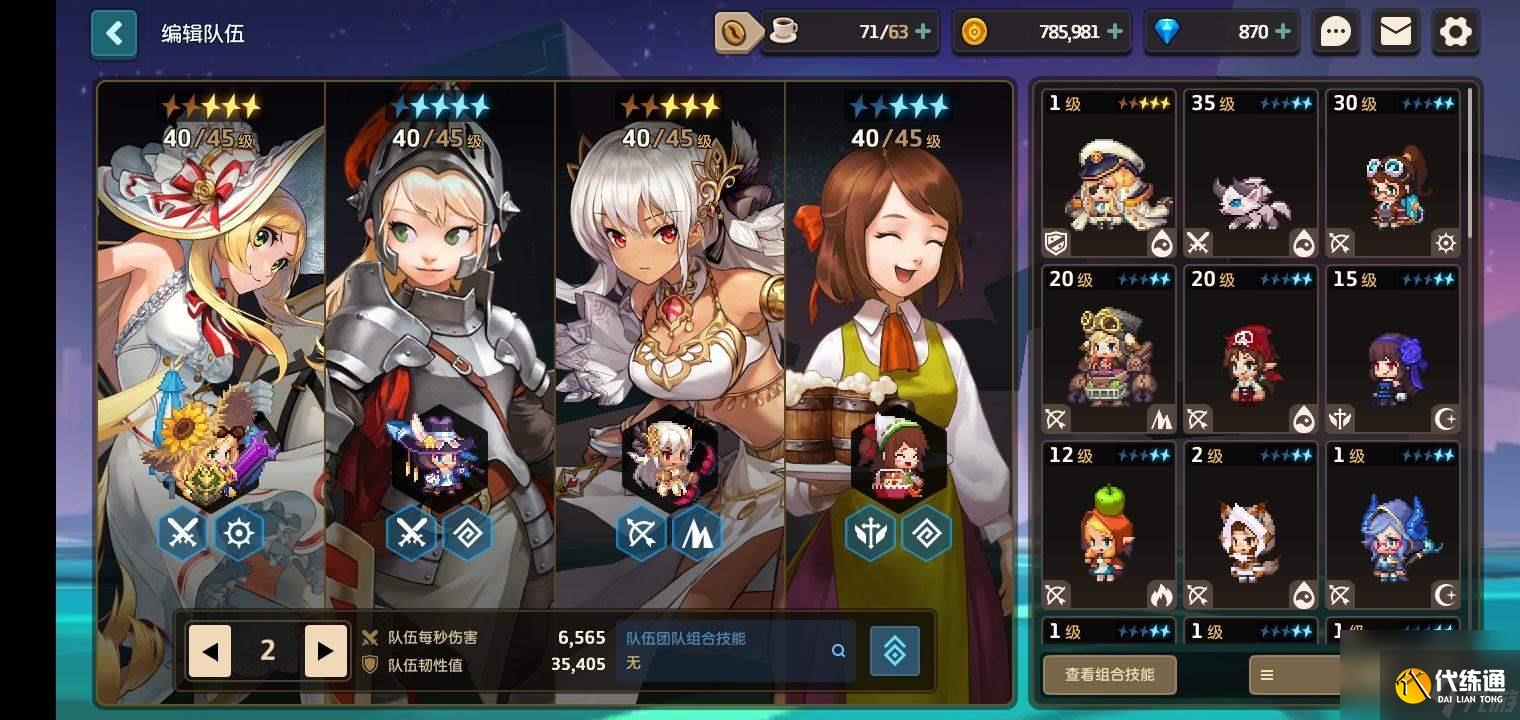The height and width of the screenshot is (720, 1520).
Task: Open the mail envelope icon at top right
Action: pos(1396,32)
